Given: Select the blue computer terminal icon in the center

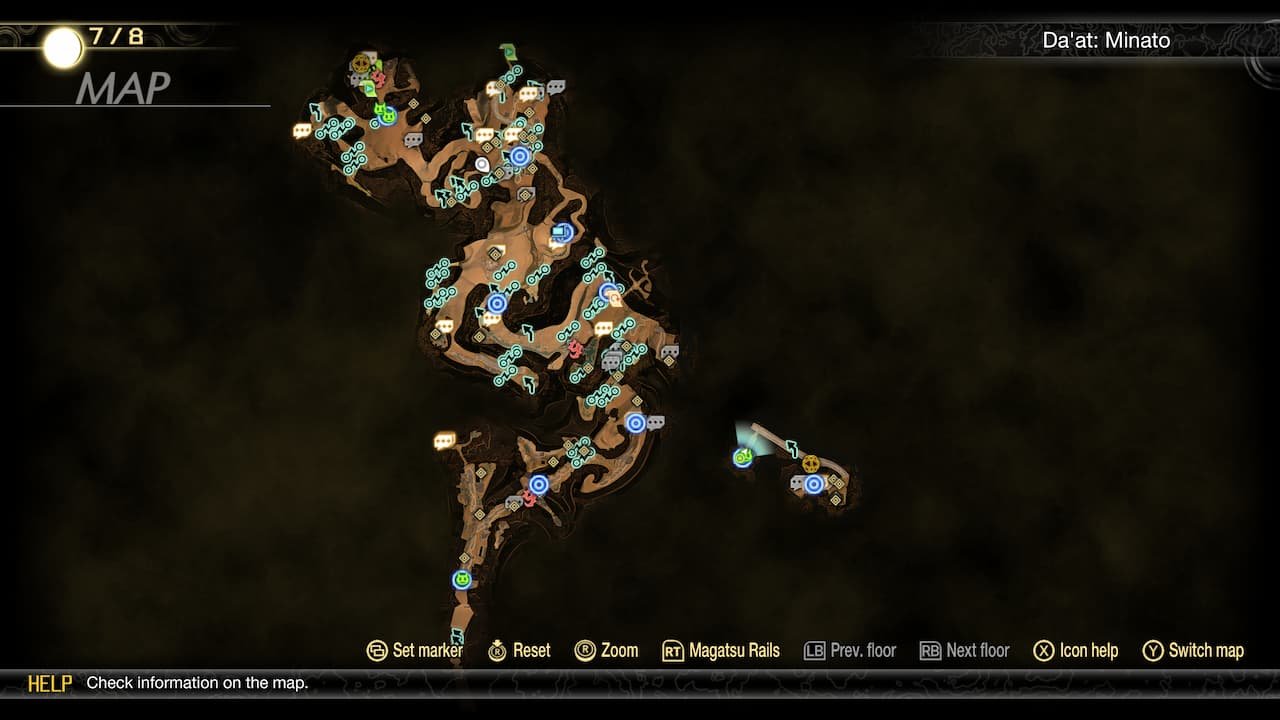Looking at the screenshot, I should [561, 231].
